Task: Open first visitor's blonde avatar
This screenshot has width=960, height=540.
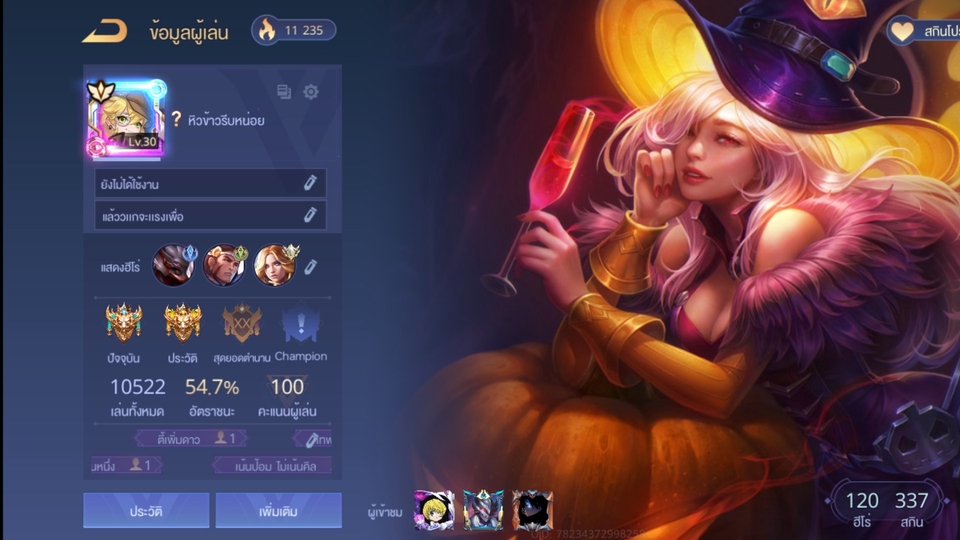Action: pos(434,510)
